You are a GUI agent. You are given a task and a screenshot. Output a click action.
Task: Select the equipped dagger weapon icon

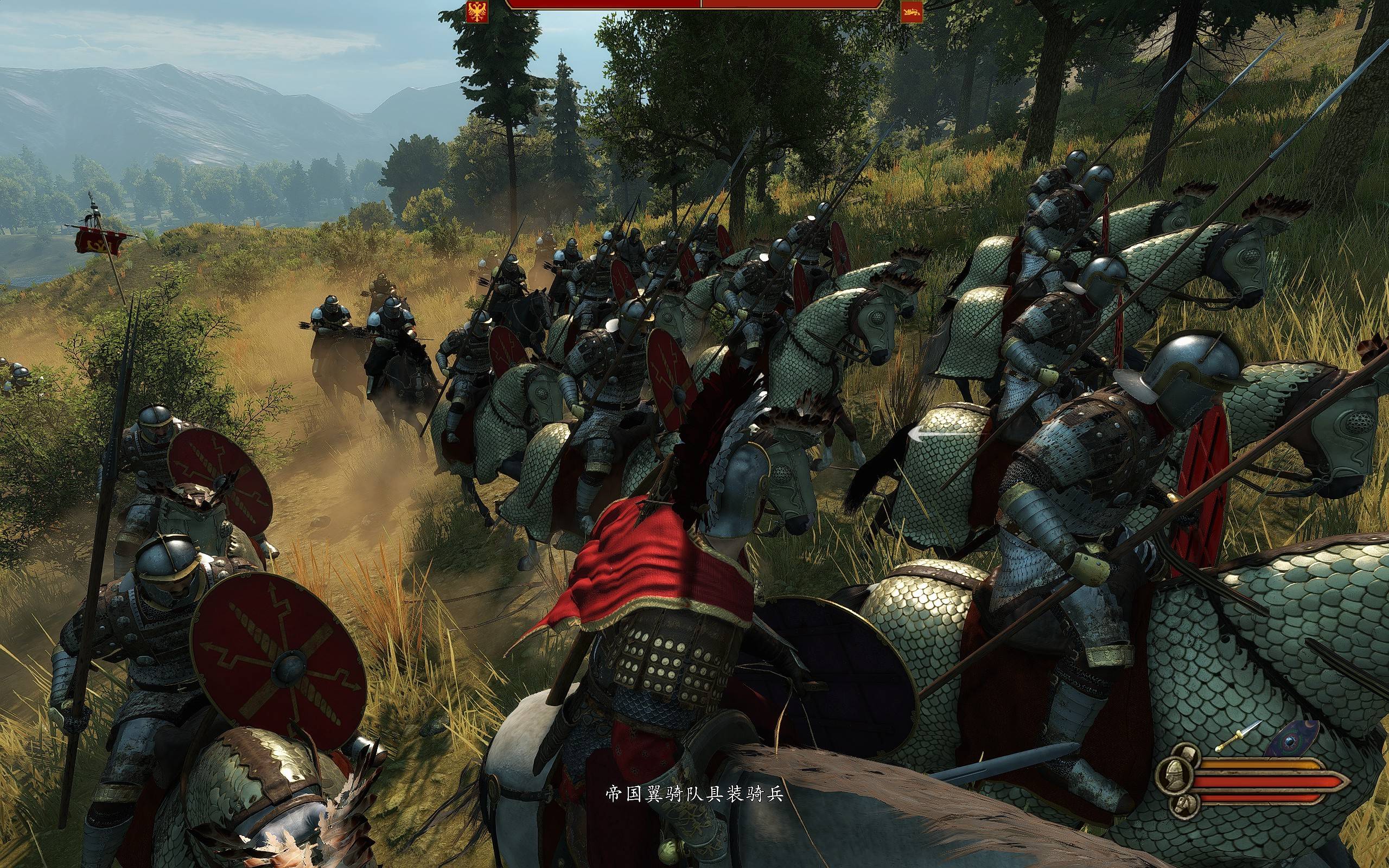click(1238, 736)
